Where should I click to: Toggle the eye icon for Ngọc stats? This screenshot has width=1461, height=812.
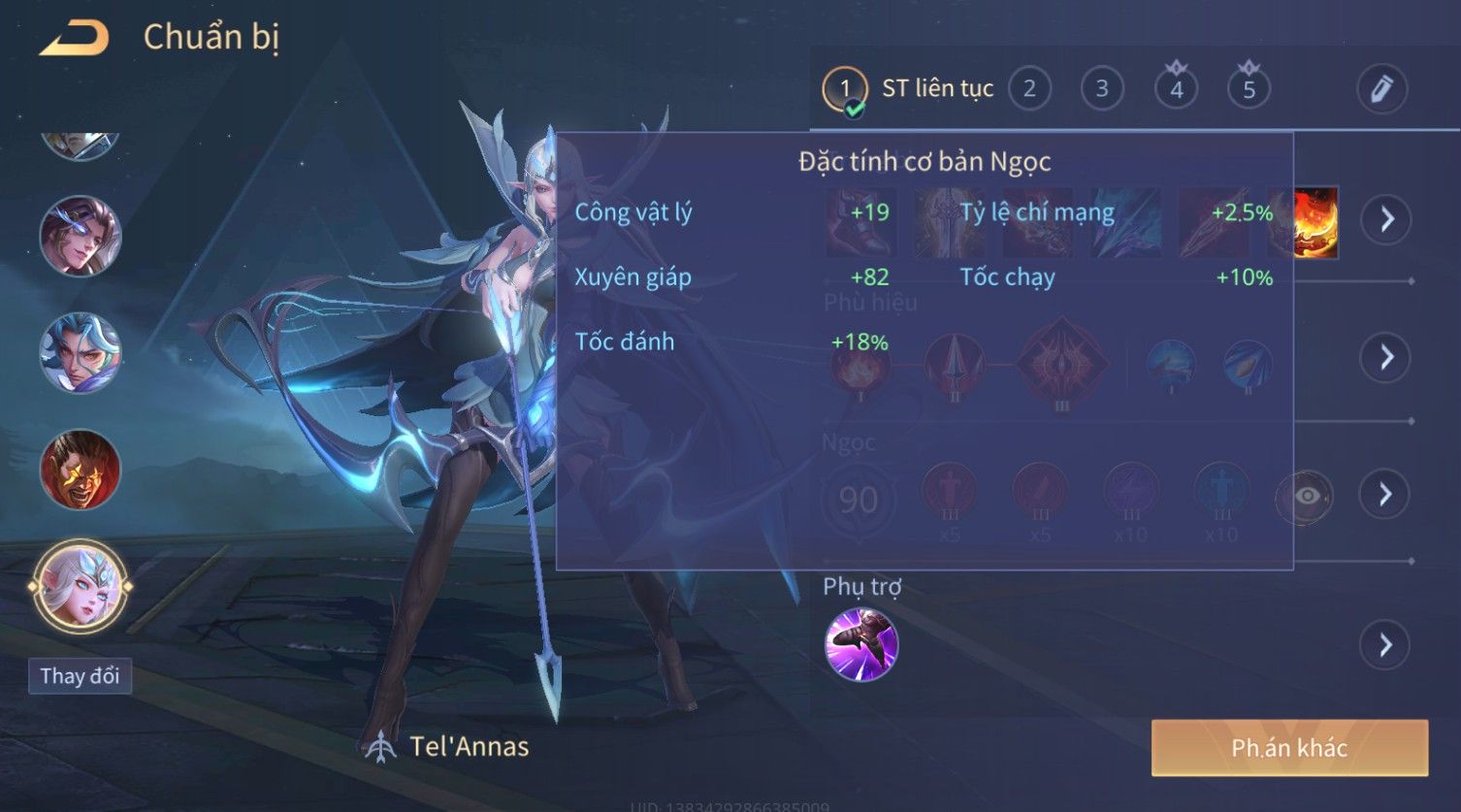pyautogui.click(x=1306, y=496)
